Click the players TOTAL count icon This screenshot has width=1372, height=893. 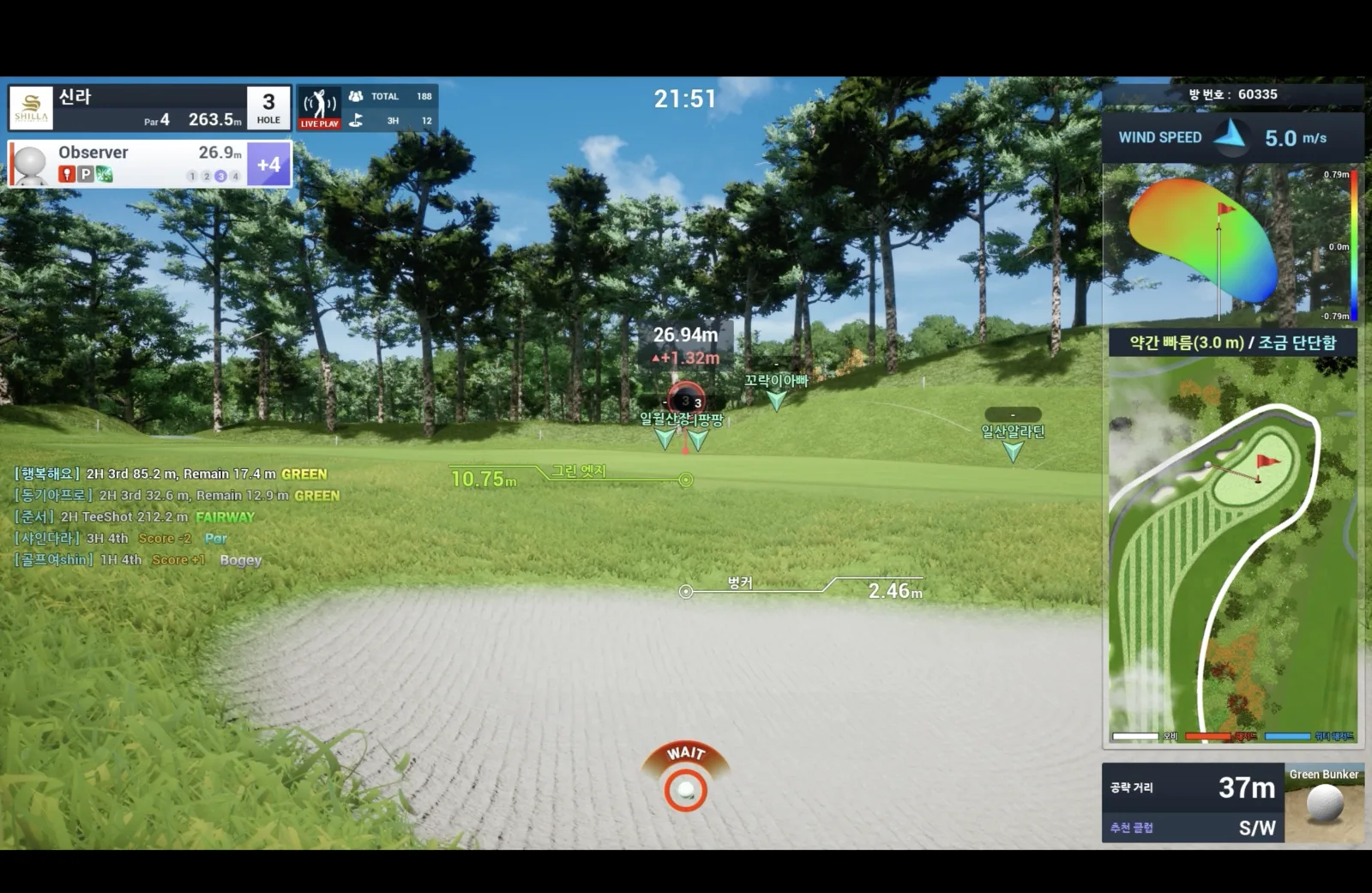(x=357, y=96)
